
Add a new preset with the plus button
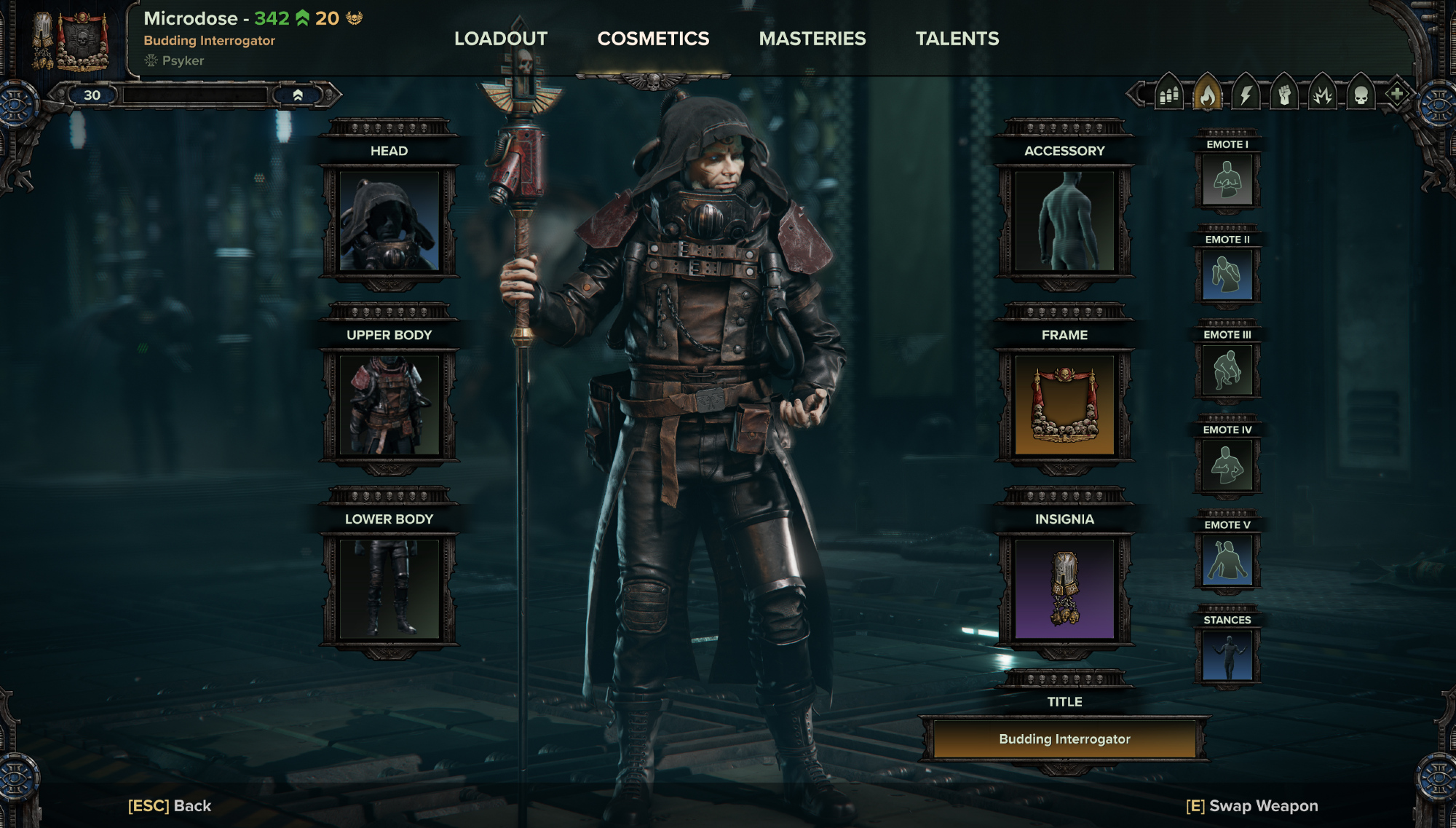click(1397, 94)
